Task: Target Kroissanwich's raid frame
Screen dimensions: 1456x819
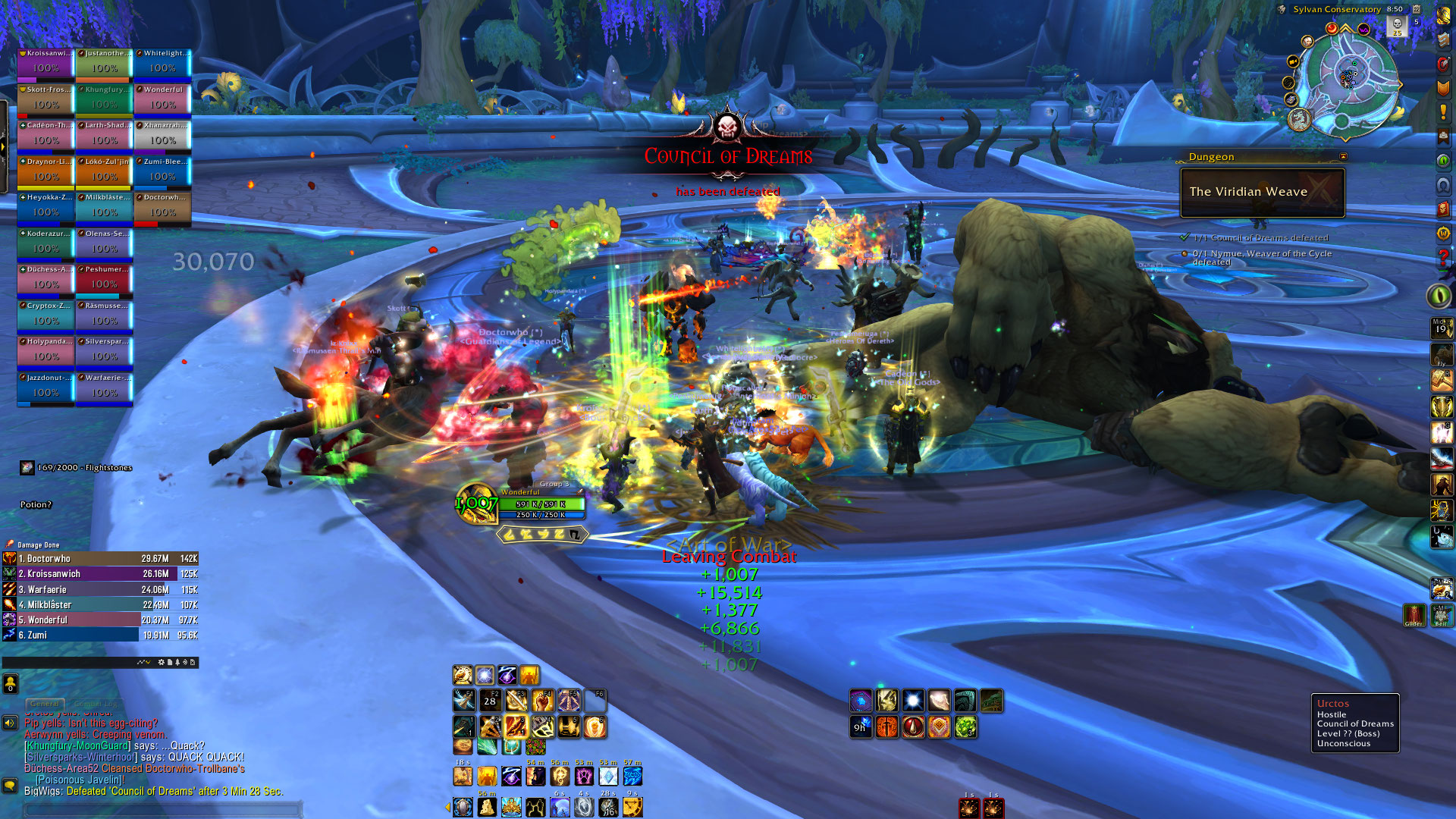Action: coord(45,64)
